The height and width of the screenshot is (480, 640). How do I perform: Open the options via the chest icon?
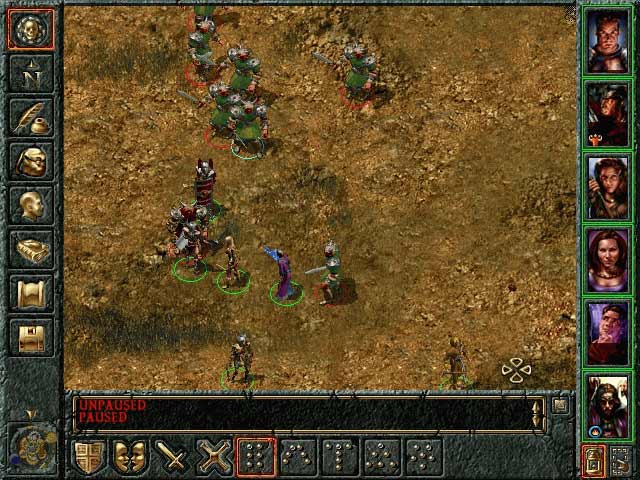[x=30, y=337]
